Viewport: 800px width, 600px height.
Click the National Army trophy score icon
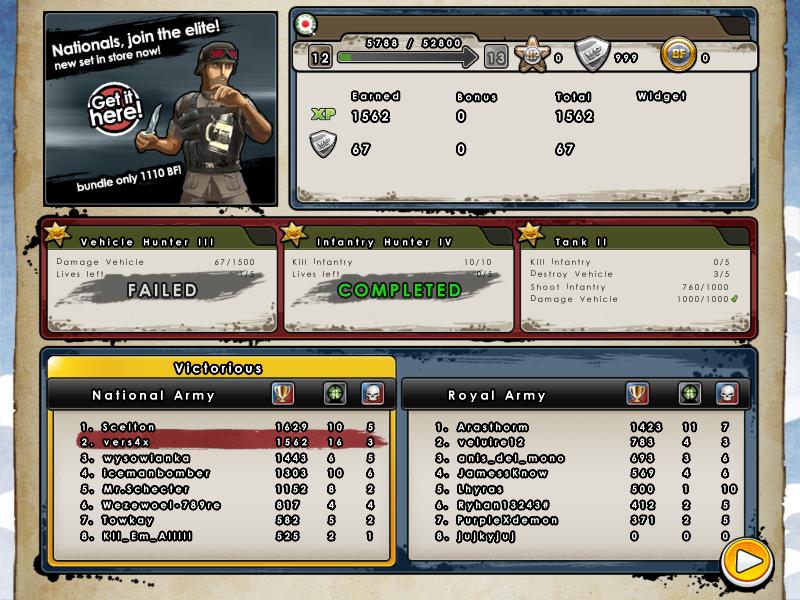[284, 394]
